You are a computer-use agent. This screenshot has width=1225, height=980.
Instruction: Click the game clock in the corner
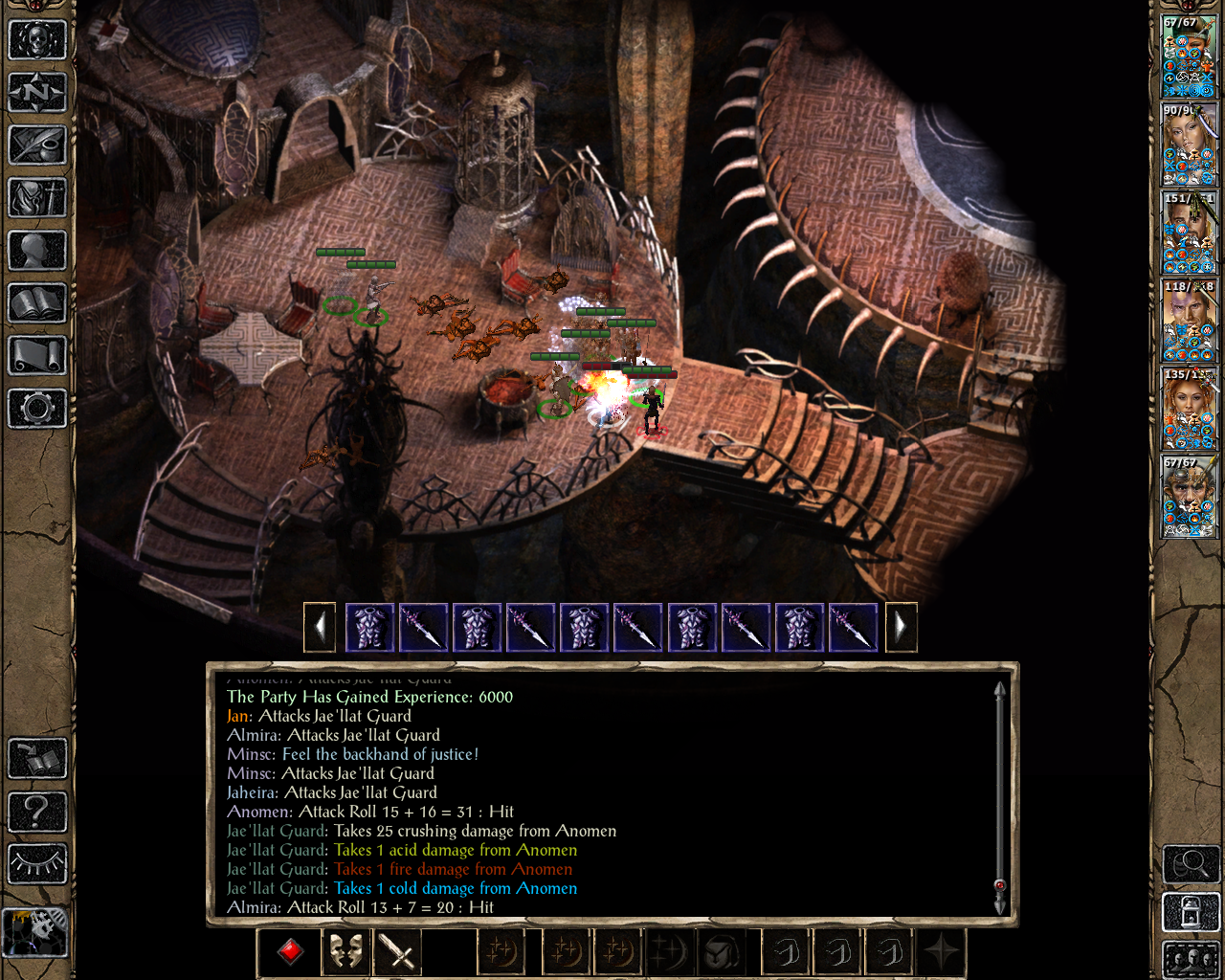click(x=35, y=931)
